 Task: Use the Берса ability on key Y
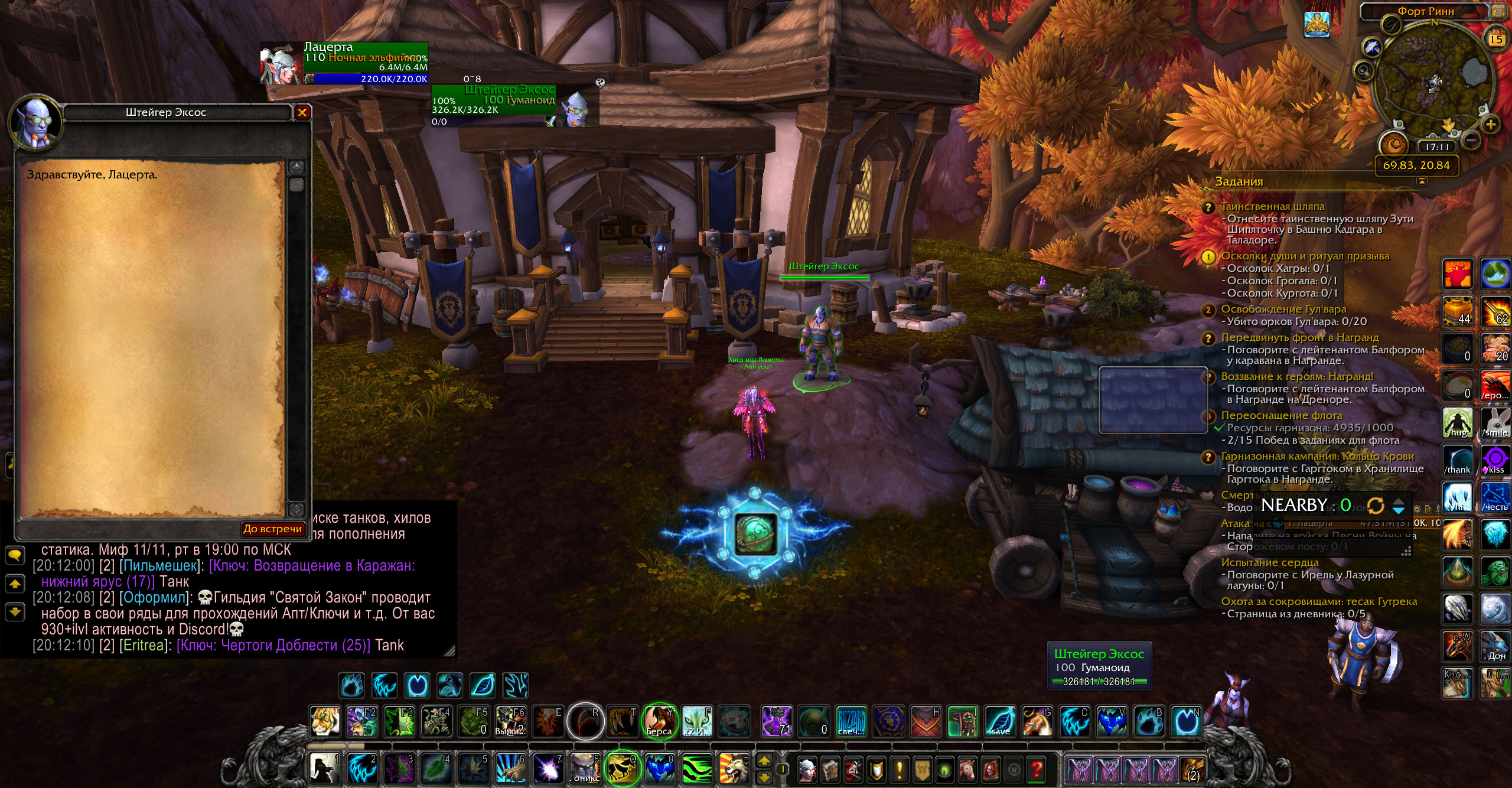pyautogui.click(x=659, y=721)
